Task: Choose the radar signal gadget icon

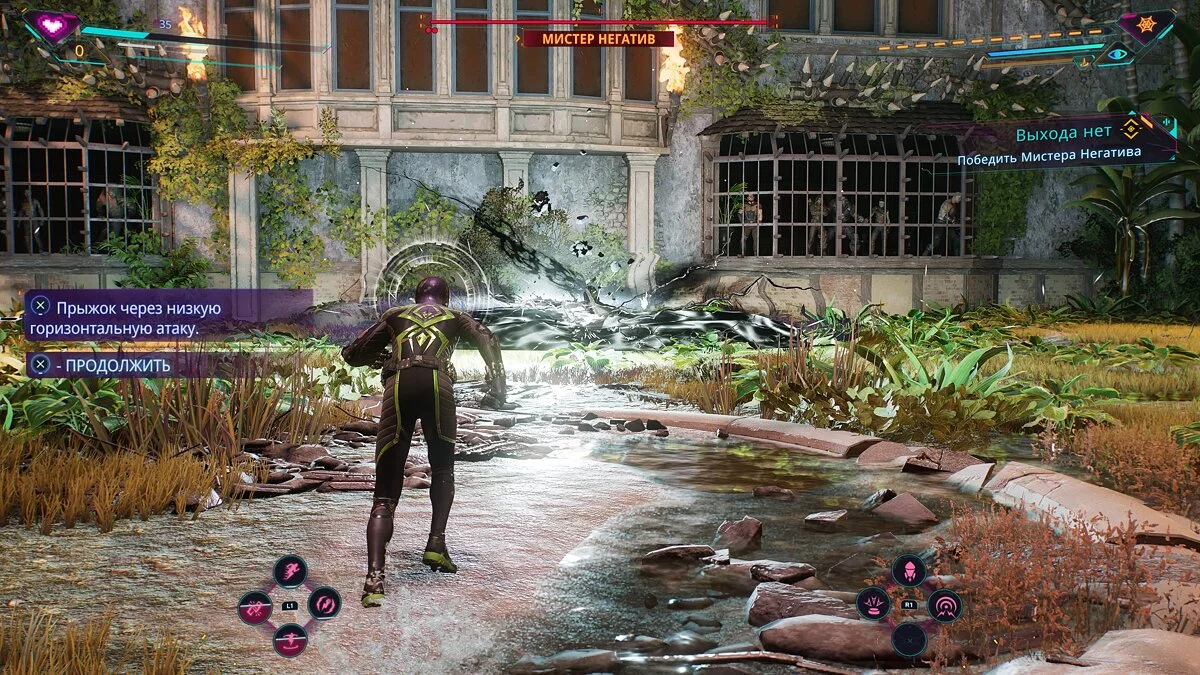Action: pos(943,605)
